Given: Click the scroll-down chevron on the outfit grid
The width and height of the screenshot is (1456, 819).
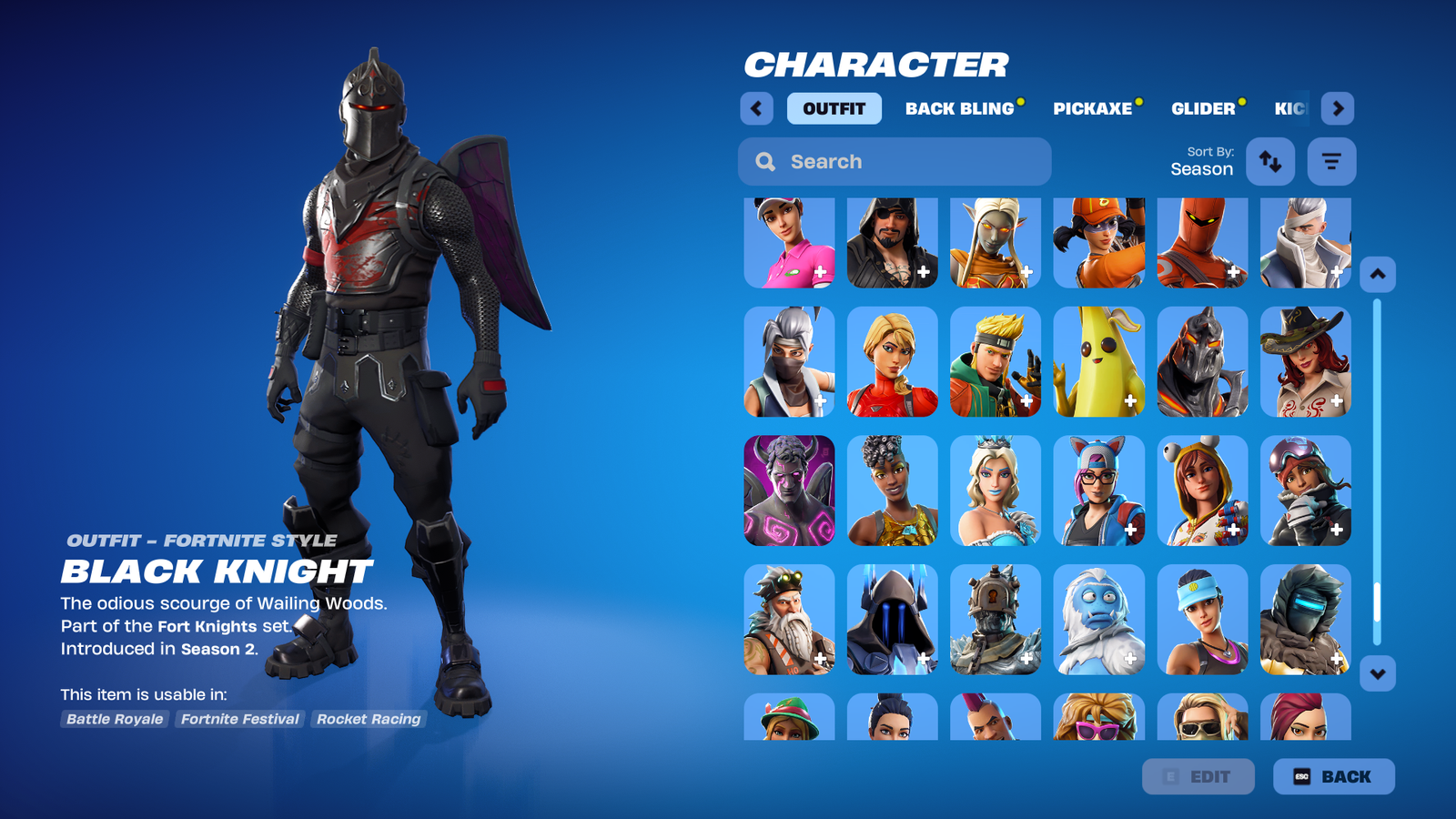Looking at the screenshot, I should [x=1377, y=673].
